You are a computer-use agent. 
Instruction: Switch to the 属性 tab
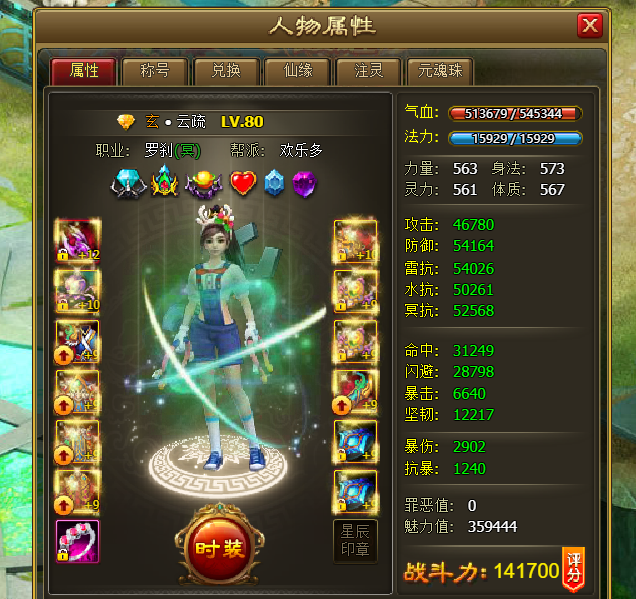(83, 71)
